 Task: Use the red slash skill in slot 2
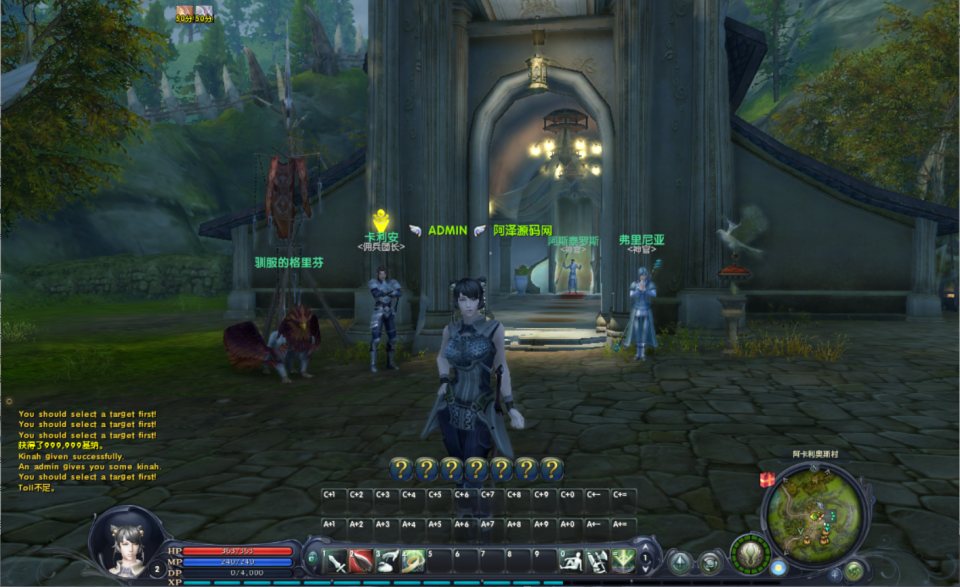[x=361, y=561]
